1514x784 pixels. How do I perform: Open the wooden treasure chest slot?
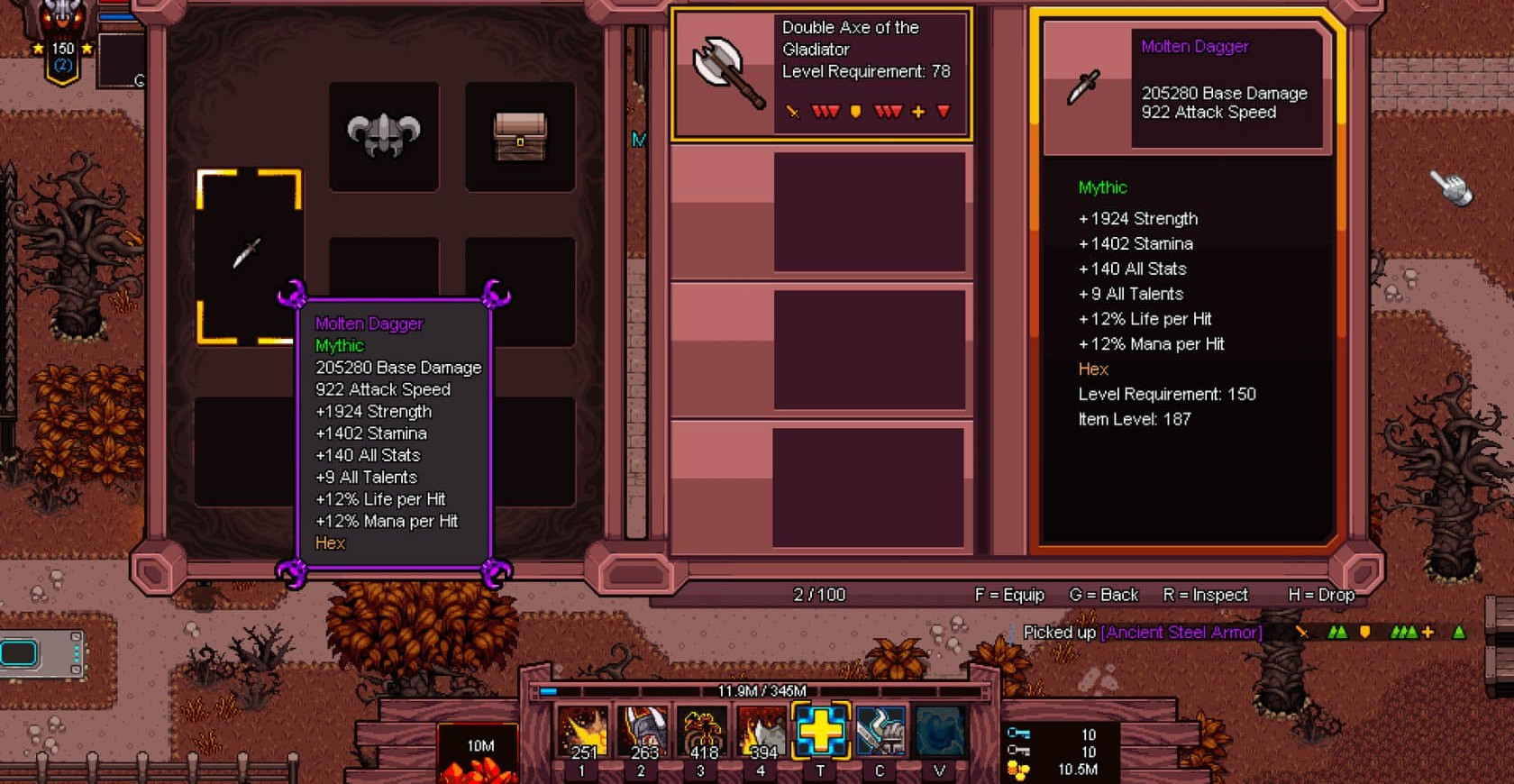pos(520,136)
